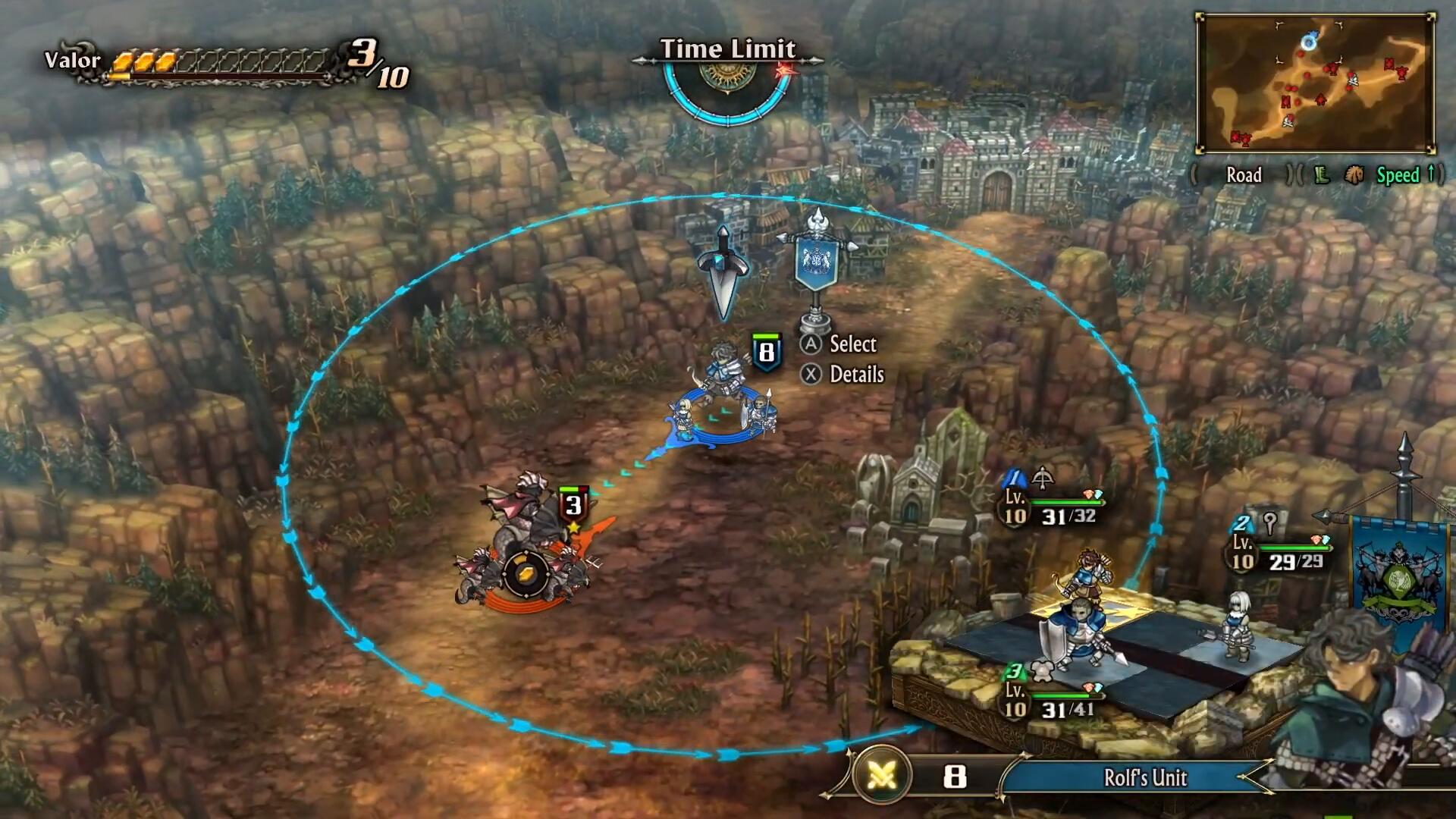1456x819 pixels.
Task: Click the Road terrain info label
Action: coord(1244,175)
